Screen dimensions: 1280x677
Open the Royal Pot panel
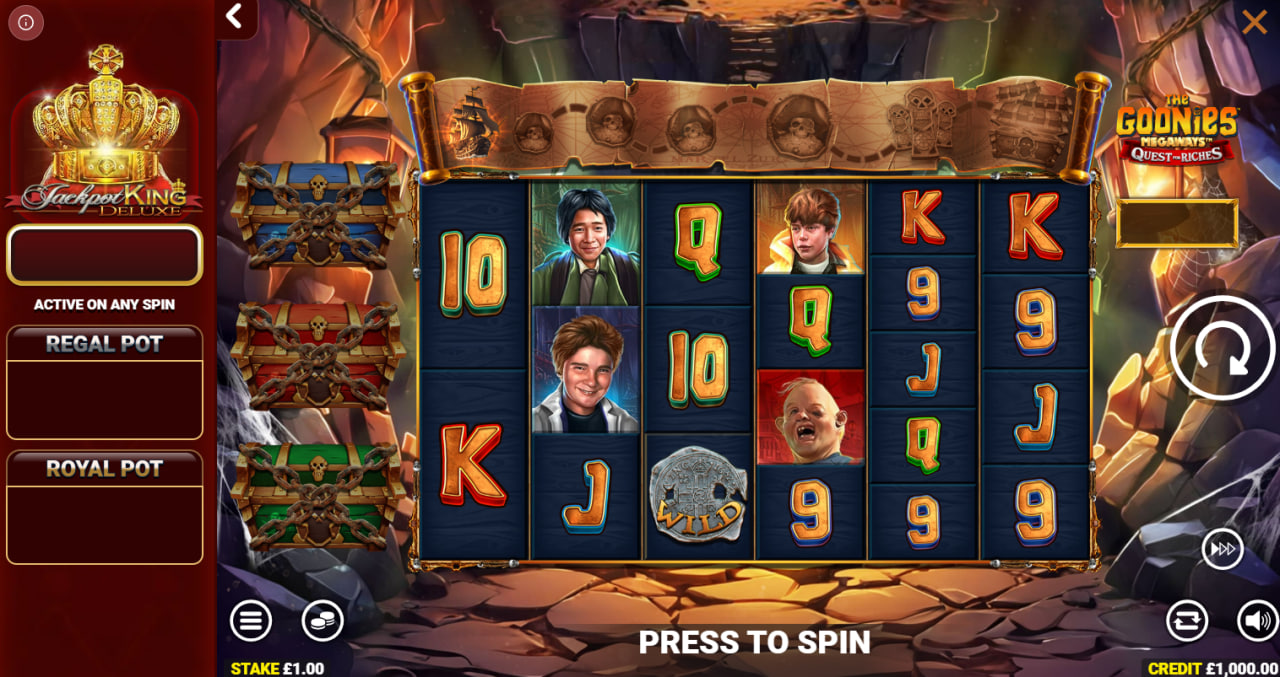(x=105, y=507)
